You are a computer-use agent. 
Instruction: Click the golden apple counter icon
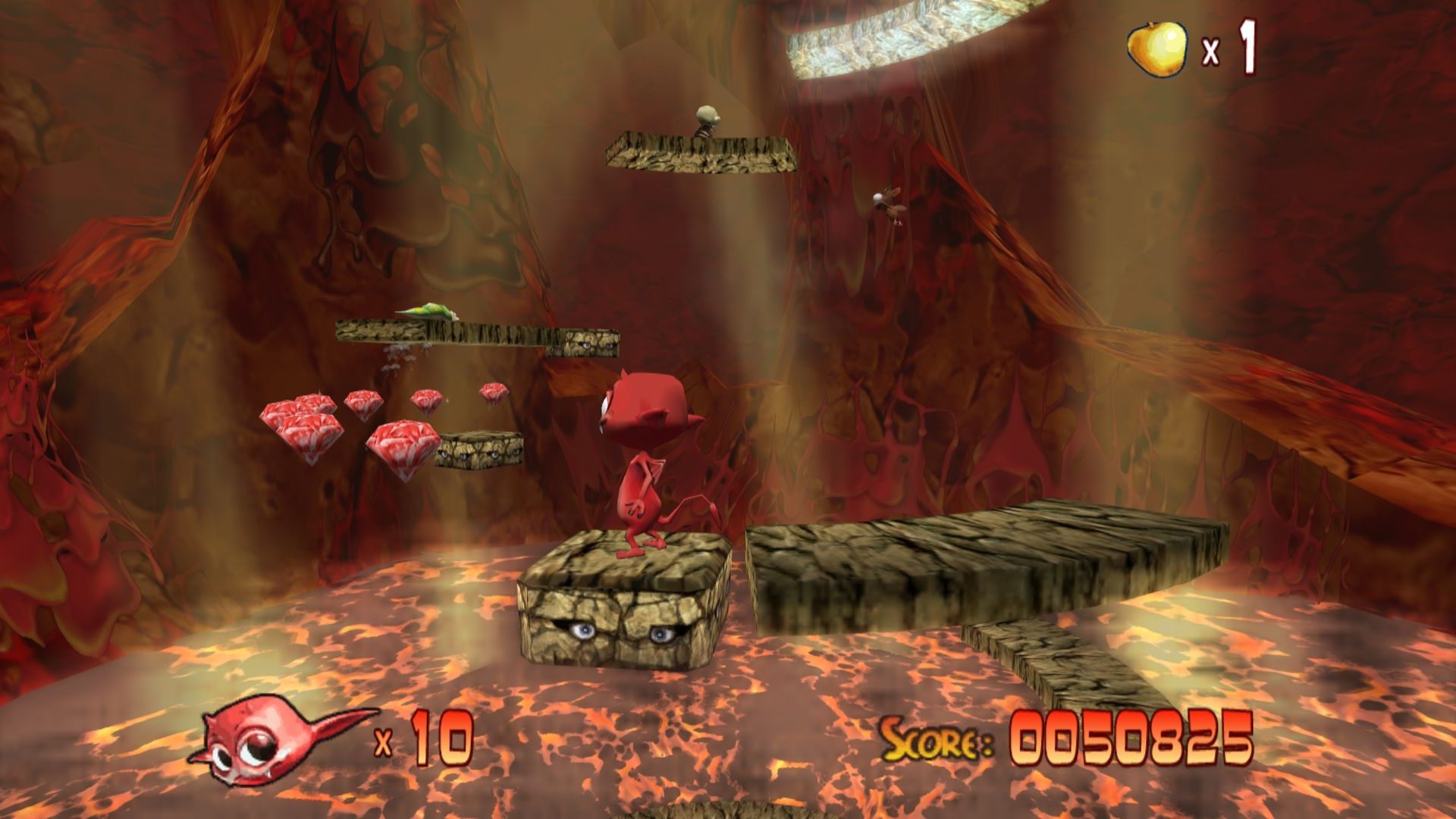(1156, 49)
